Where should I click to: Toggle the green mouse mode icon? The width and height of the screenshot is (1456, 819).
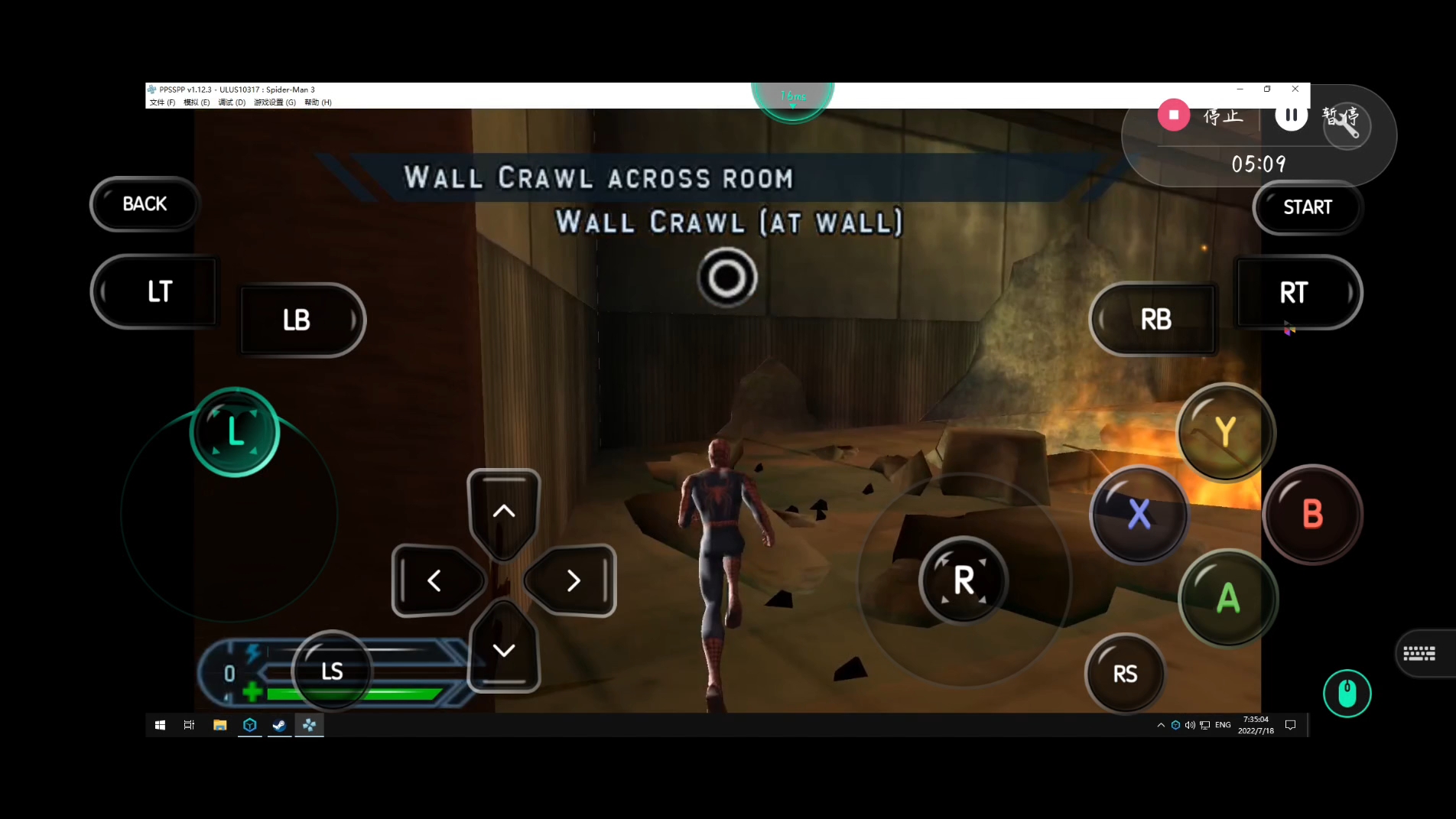pos(1347,694)
